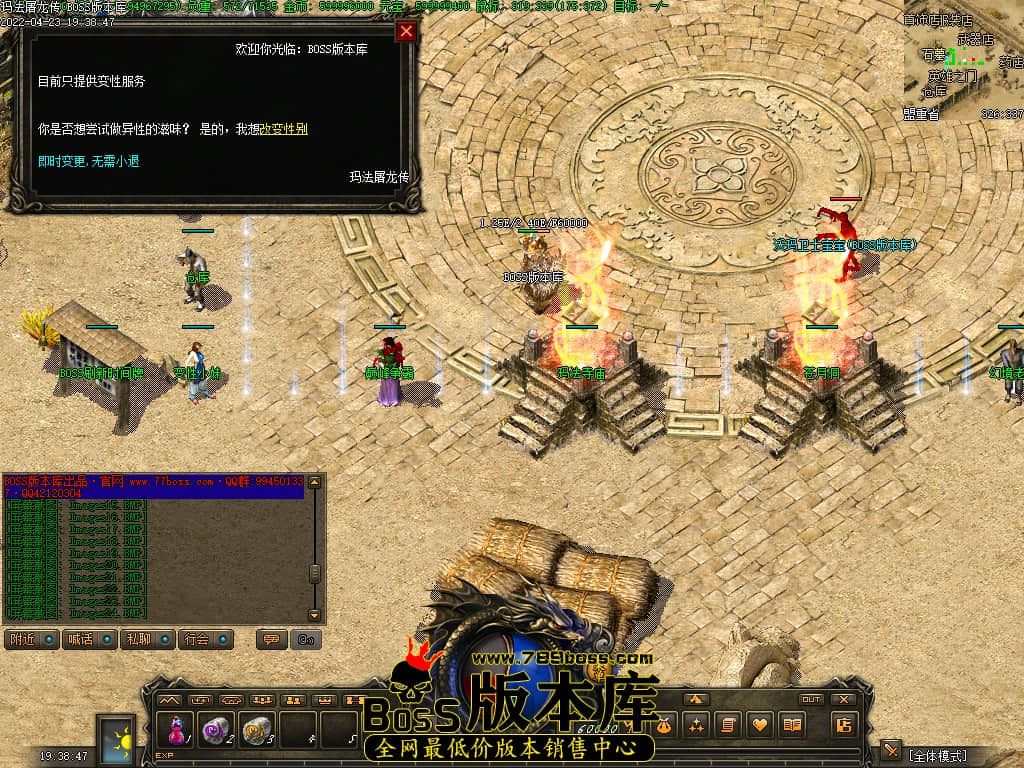Close the NPC dialogue window
1024x768 pixels.
(x=406, y=31)
